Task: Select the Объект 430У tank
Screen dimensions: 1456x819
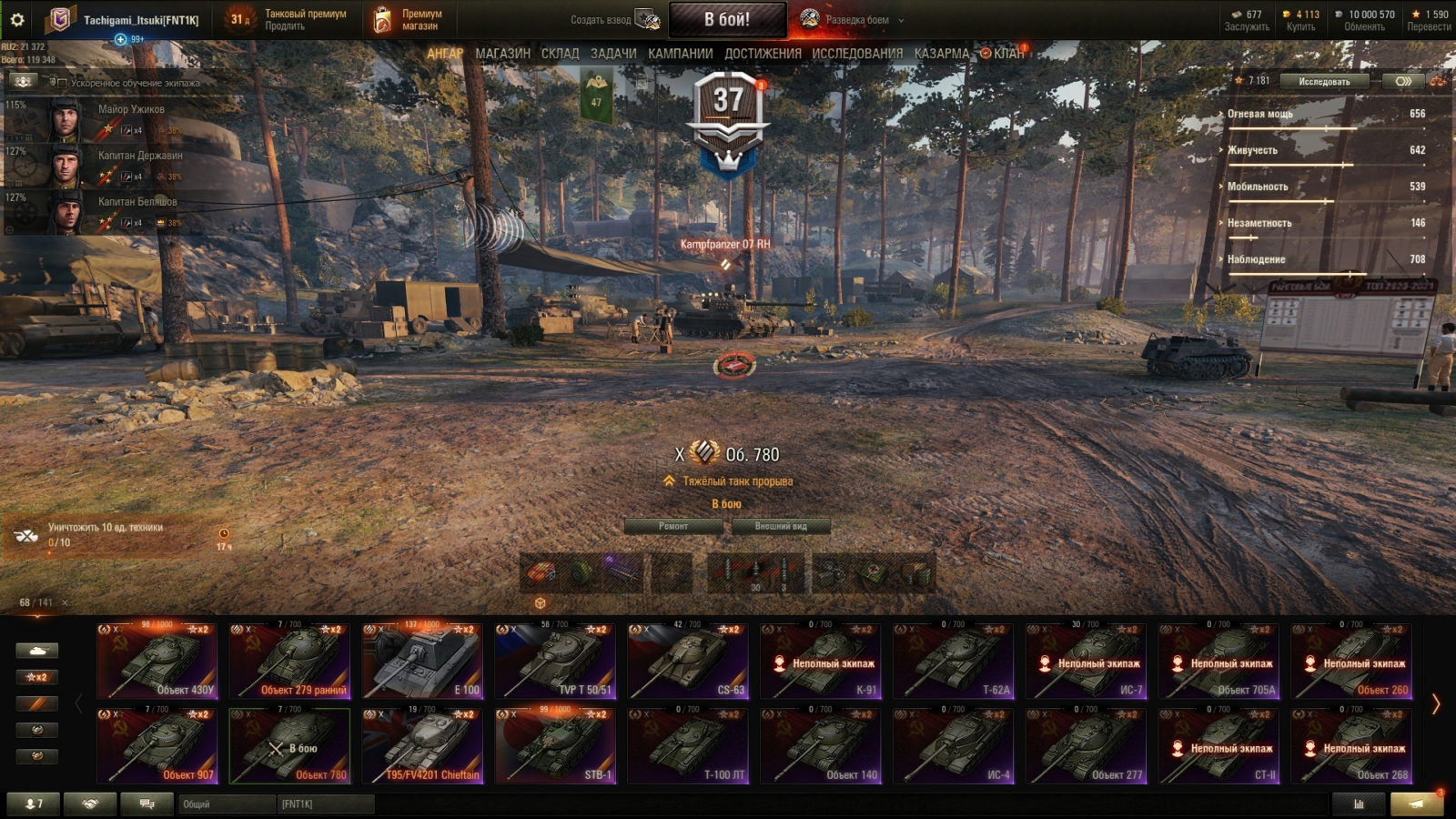Action: point(157,662)
